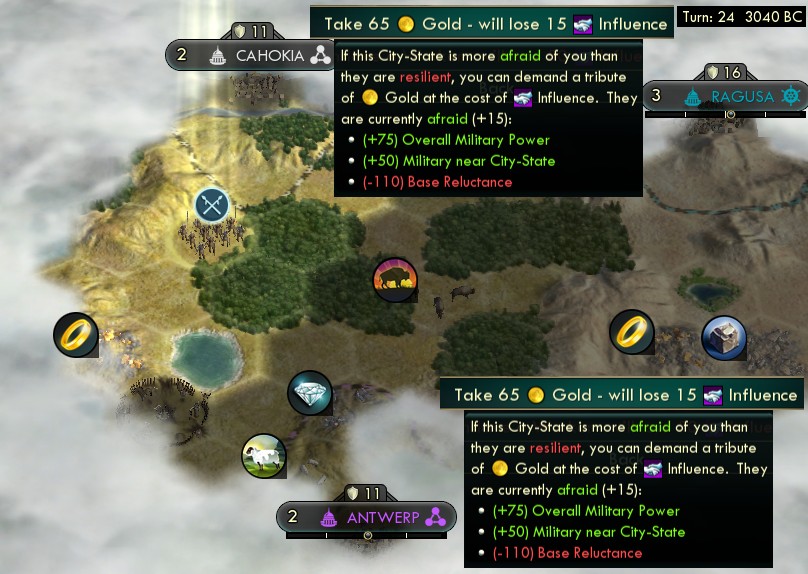This screenshot has width=808, height=574.
Task: Select the marble block resource icon
Action: (x=724, y=337)
